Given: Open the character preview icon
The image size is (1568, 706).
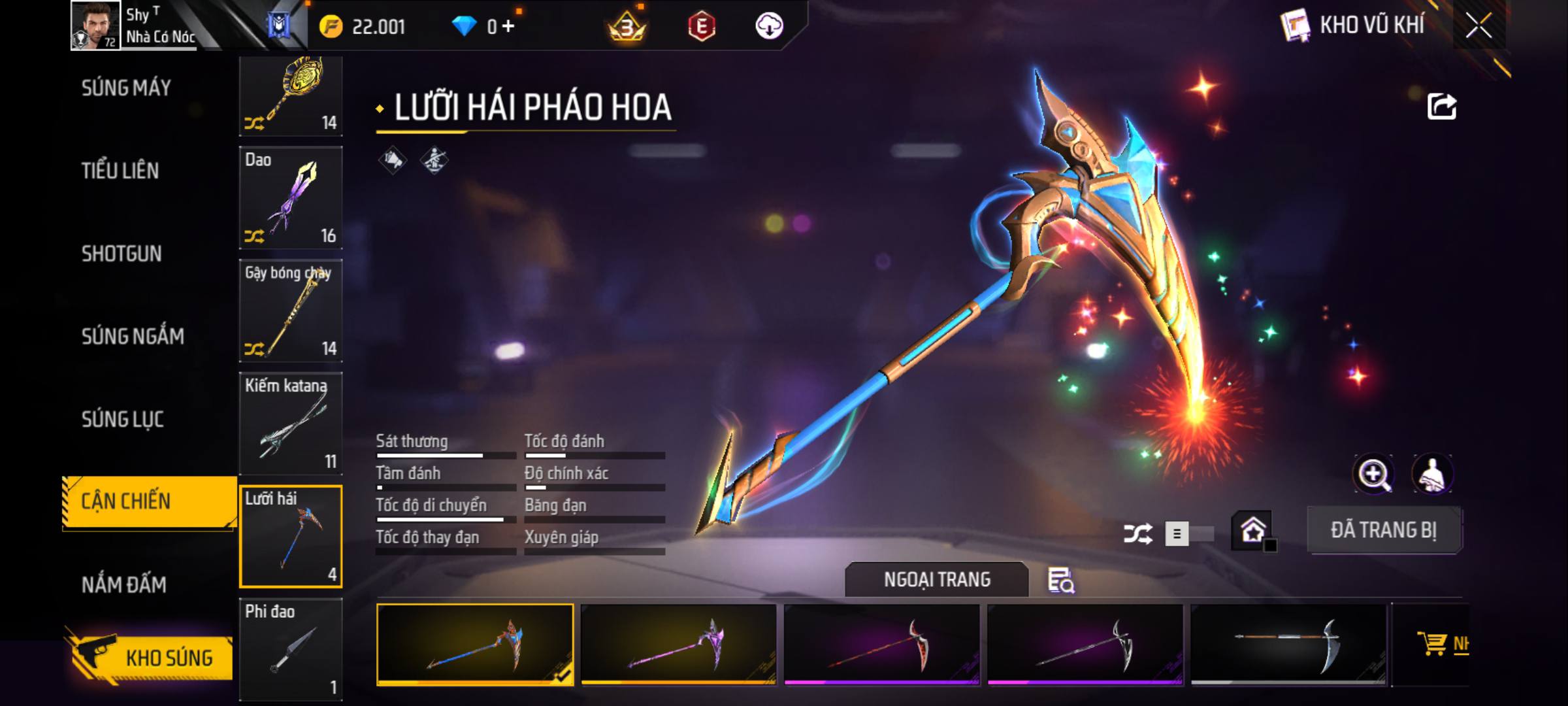Looking at the screenshot, I should [x=1432, y=474].
